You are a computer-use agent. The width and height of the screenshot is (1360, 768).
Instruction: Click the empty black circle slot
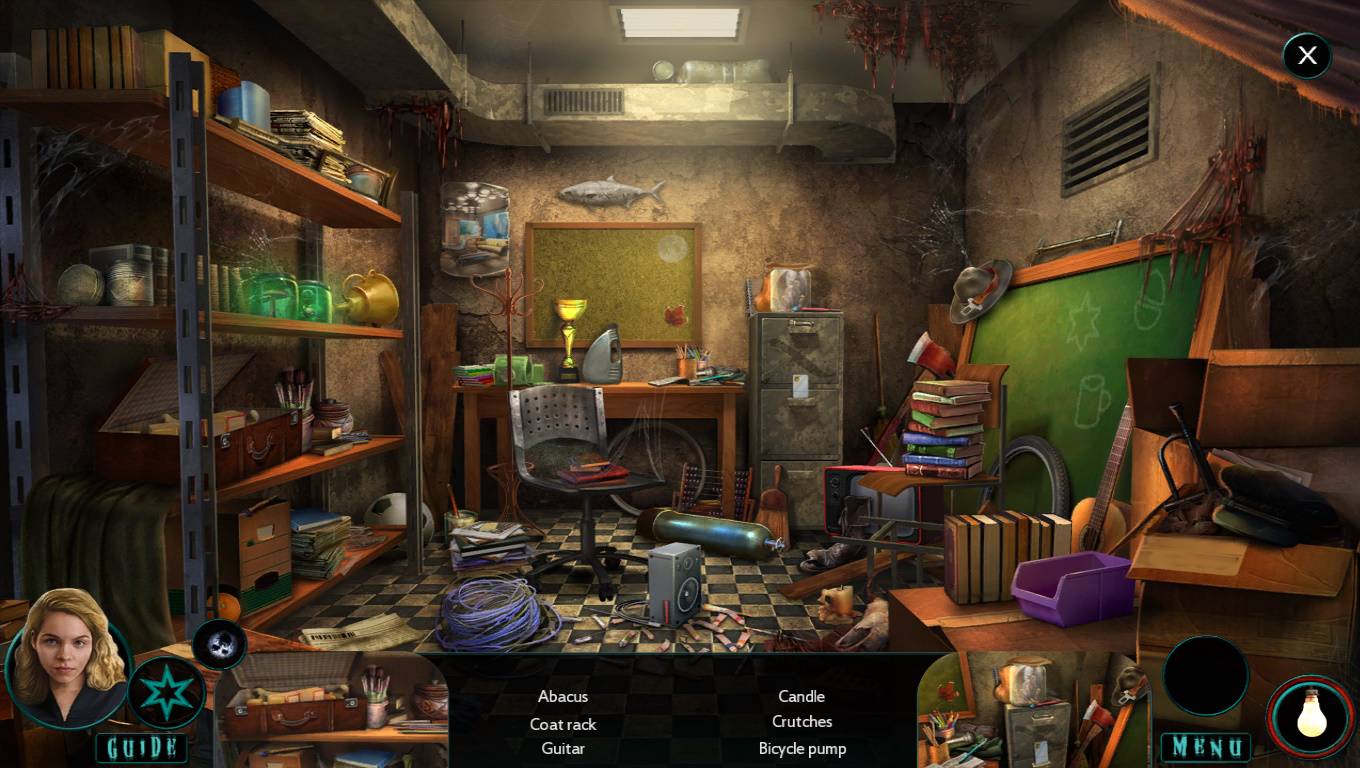click(1206, 676)
